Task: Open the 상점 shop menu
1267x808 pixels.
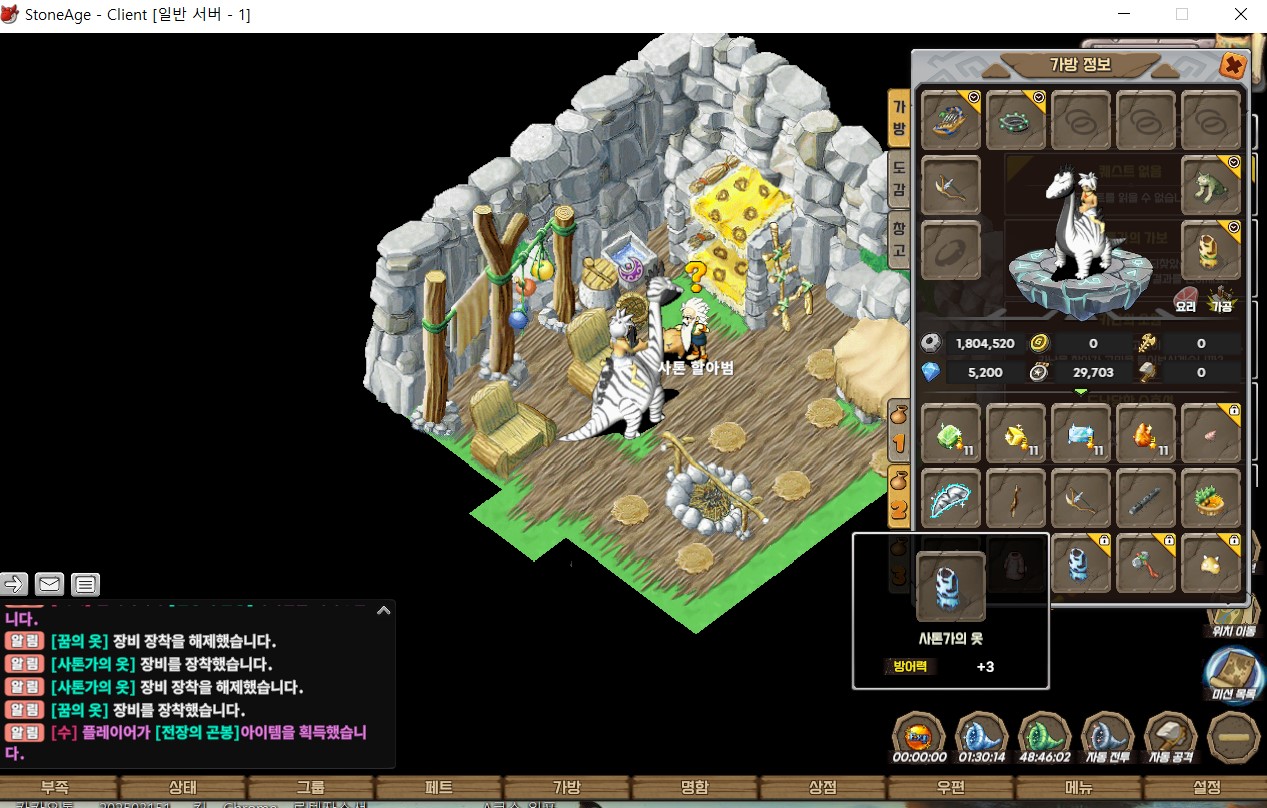Action: pos(822,787)
